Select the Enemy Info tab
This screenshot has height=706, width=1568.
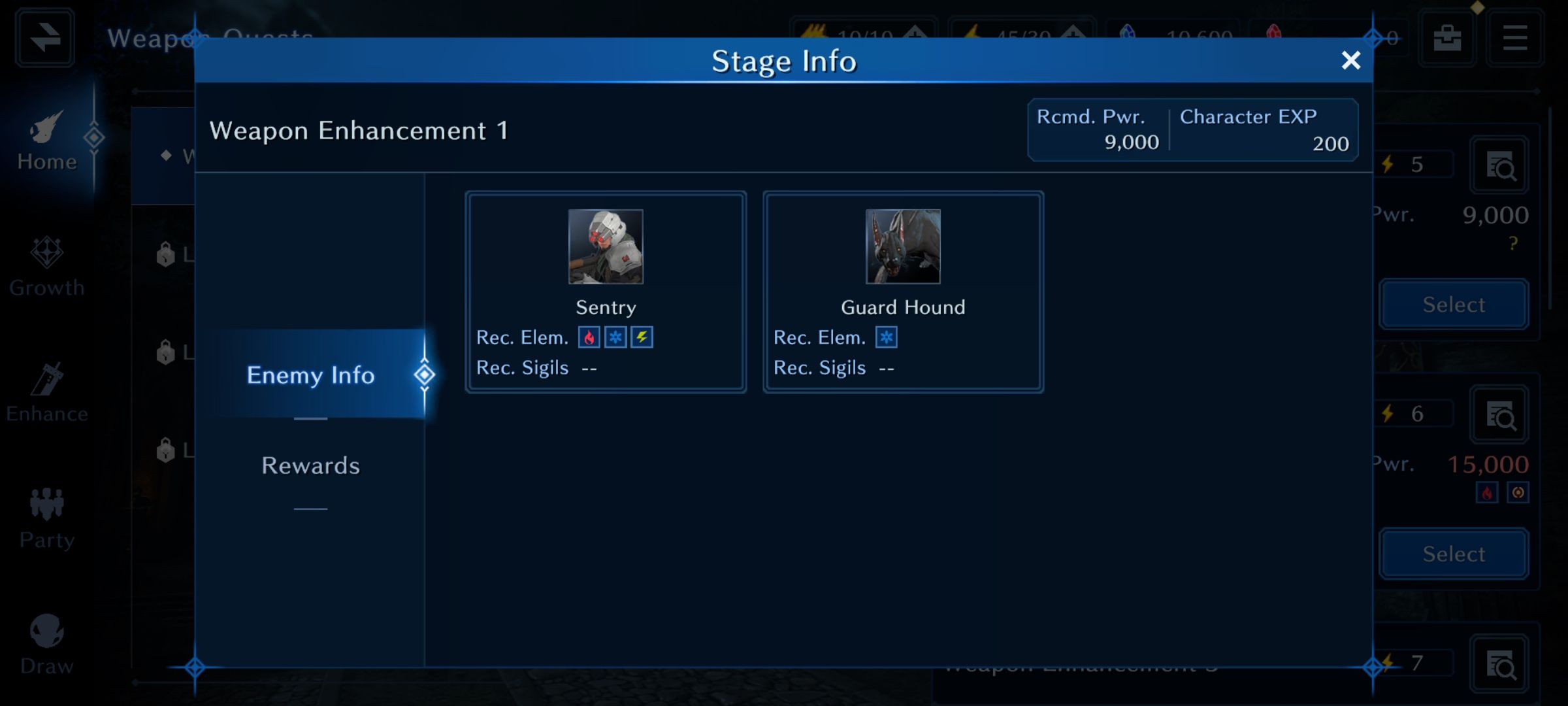click(311, 375)
